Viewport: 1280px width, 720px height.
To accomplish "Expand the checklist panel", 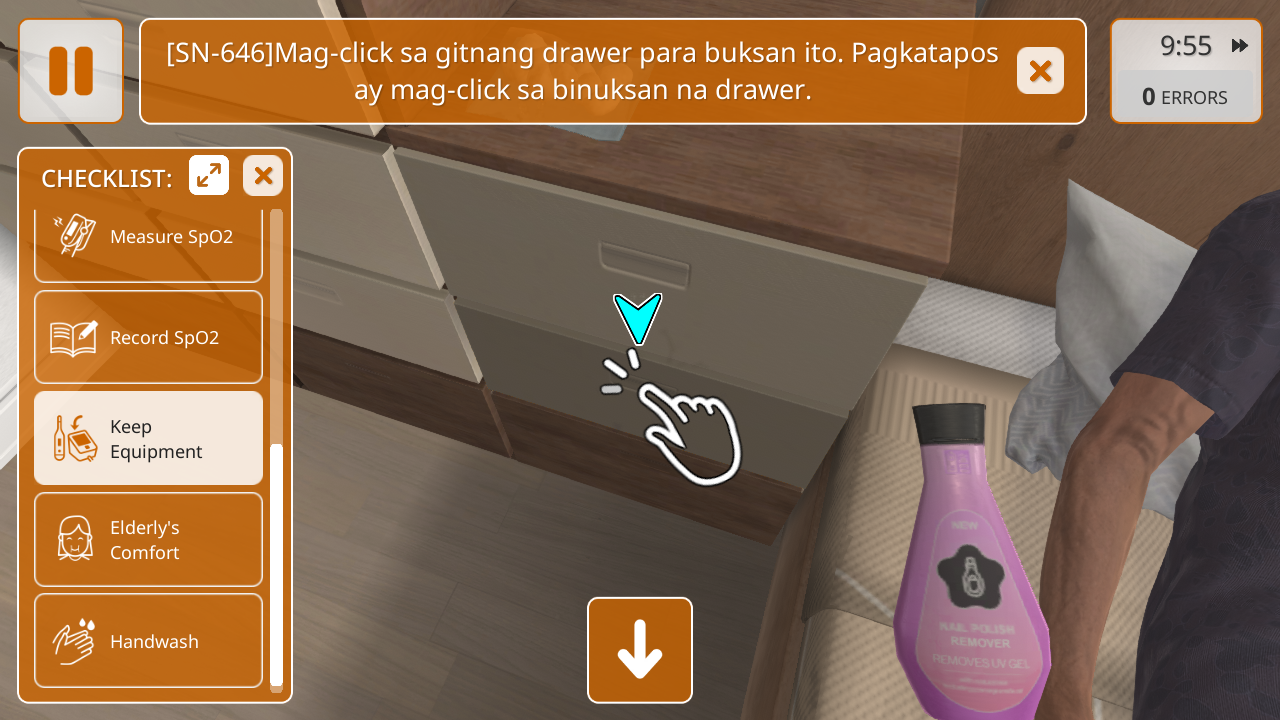I will coord(209,176).
